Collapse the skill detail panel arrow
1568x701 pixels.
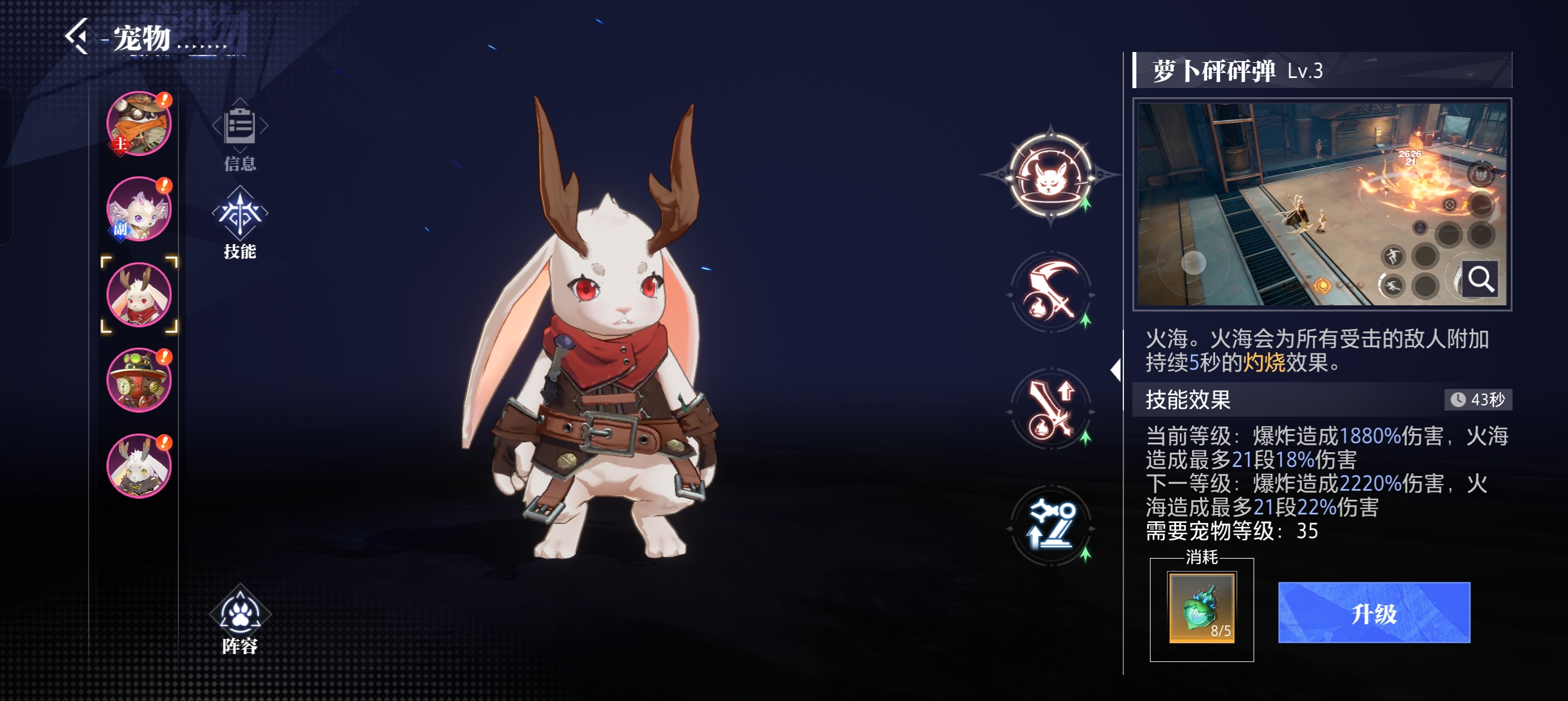1115,369
